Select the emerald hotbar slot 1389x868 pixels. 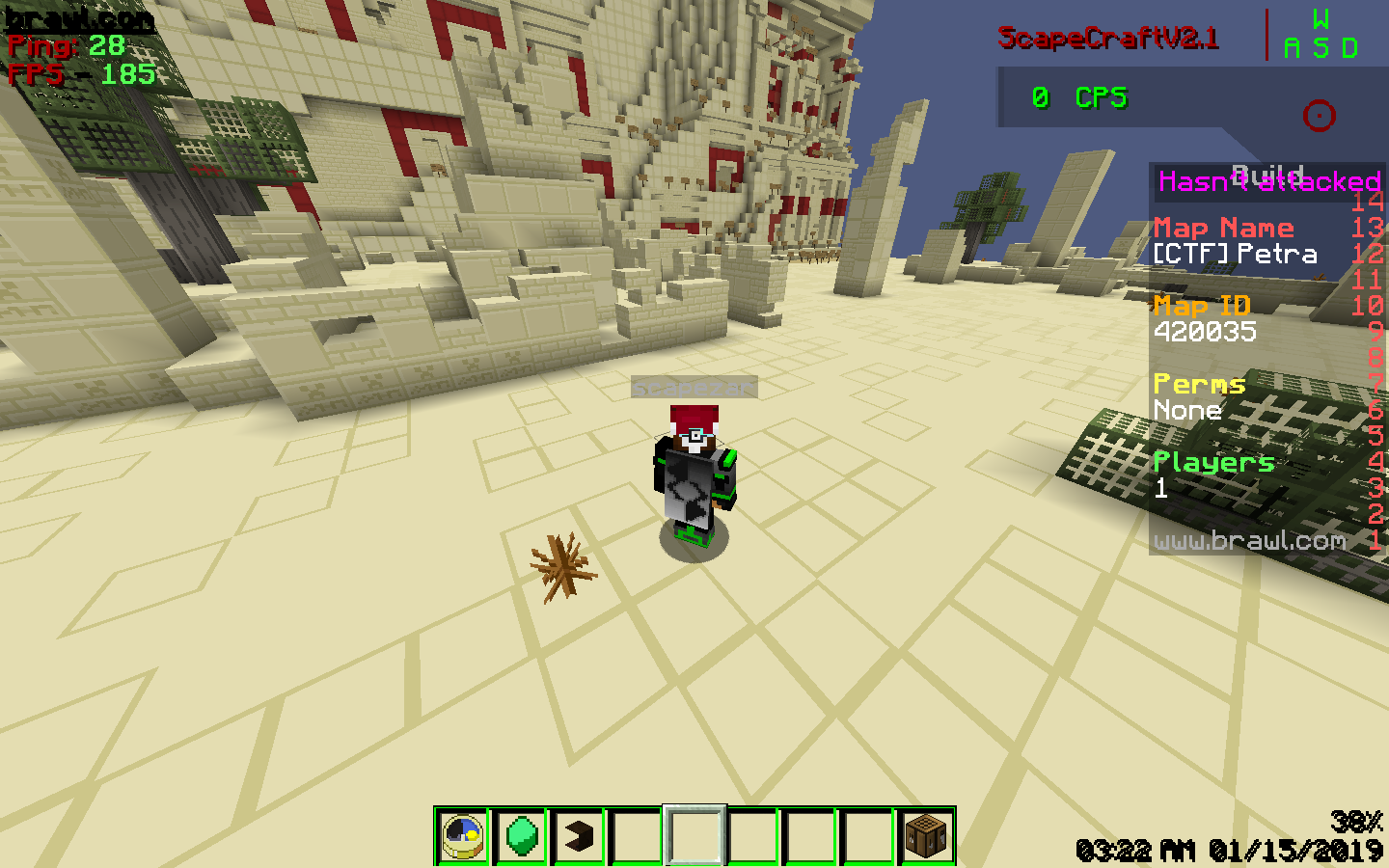click(522, 835)
